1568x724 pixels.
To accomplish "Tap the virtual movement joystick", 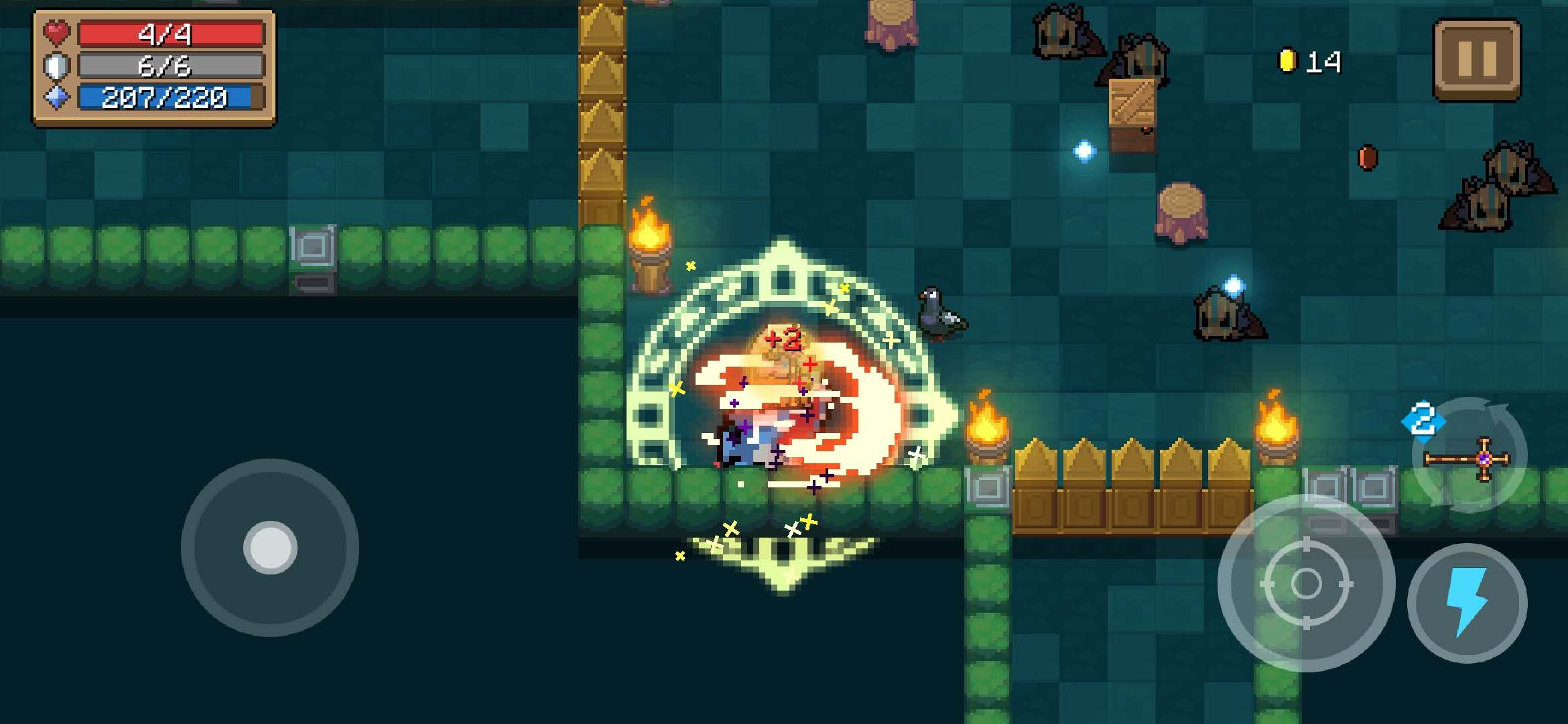I will pyautogui.click(x=270, y=548).
